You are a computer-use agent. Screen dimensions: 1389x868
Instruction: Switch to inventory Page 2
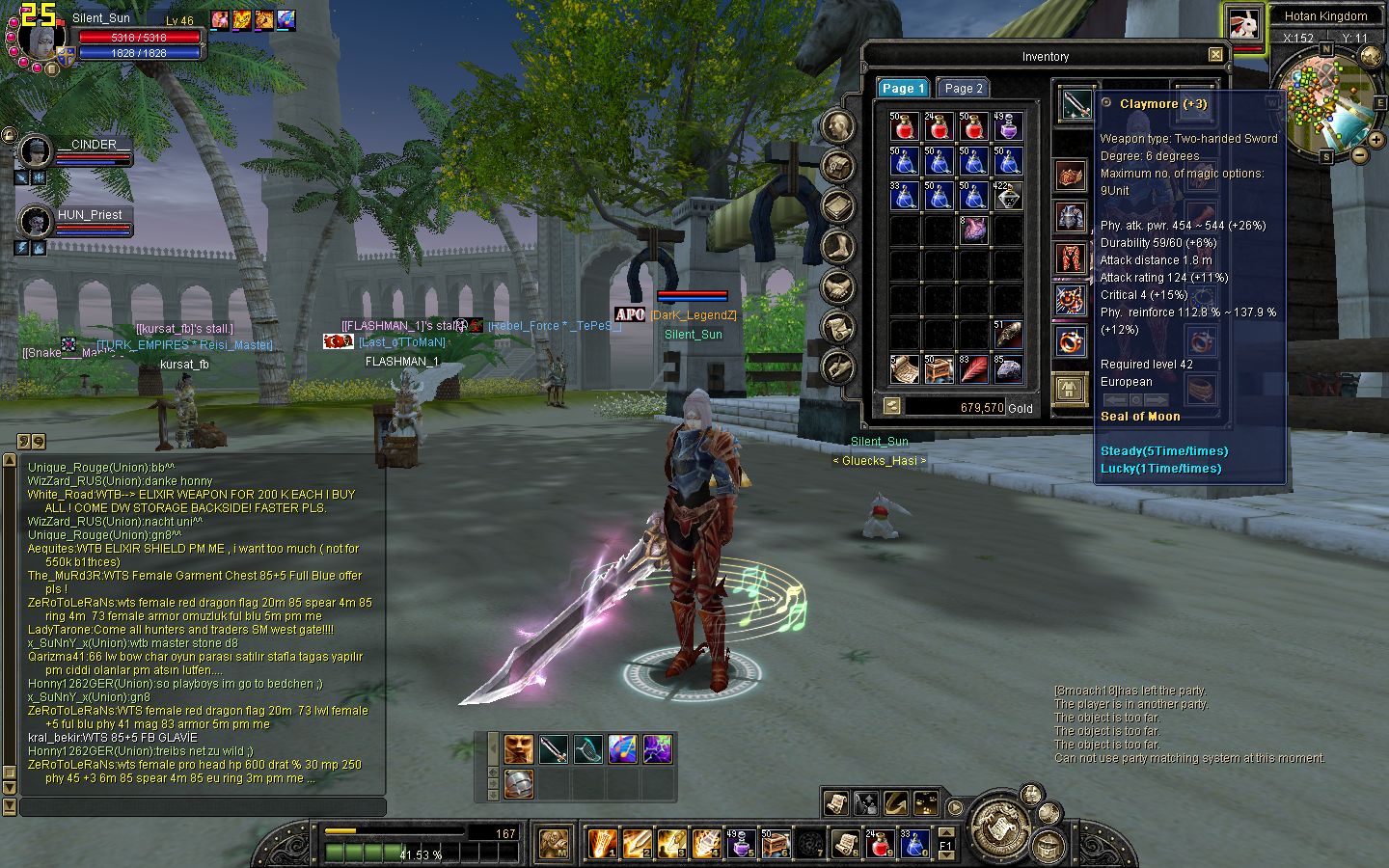[963, 88]
